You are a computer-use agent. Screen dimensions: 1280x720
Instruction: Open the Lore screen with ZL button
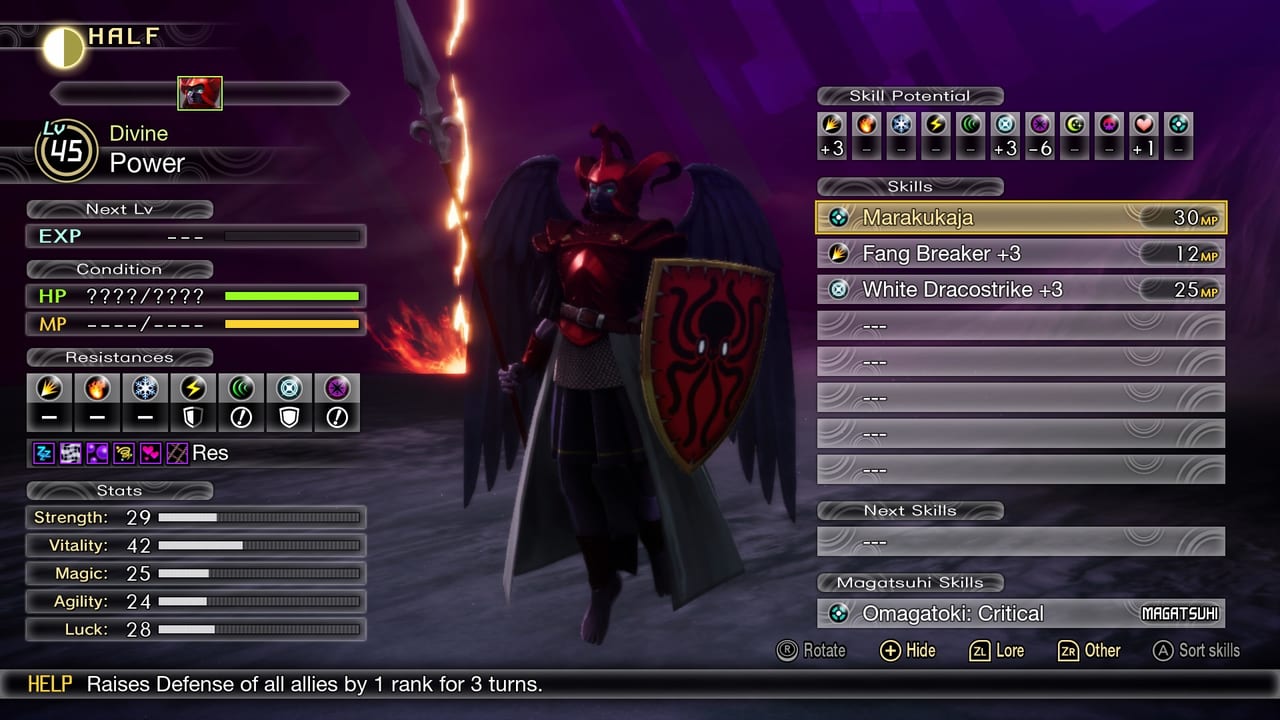(997, 650)
